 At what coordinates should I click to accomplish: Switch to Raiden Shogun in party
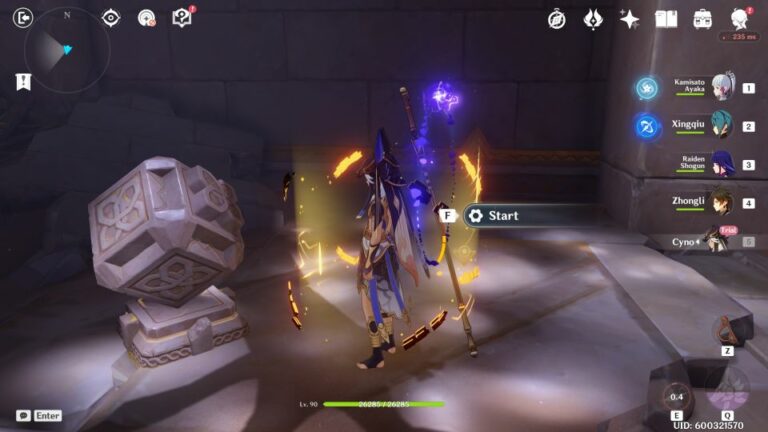coord(722,164)
